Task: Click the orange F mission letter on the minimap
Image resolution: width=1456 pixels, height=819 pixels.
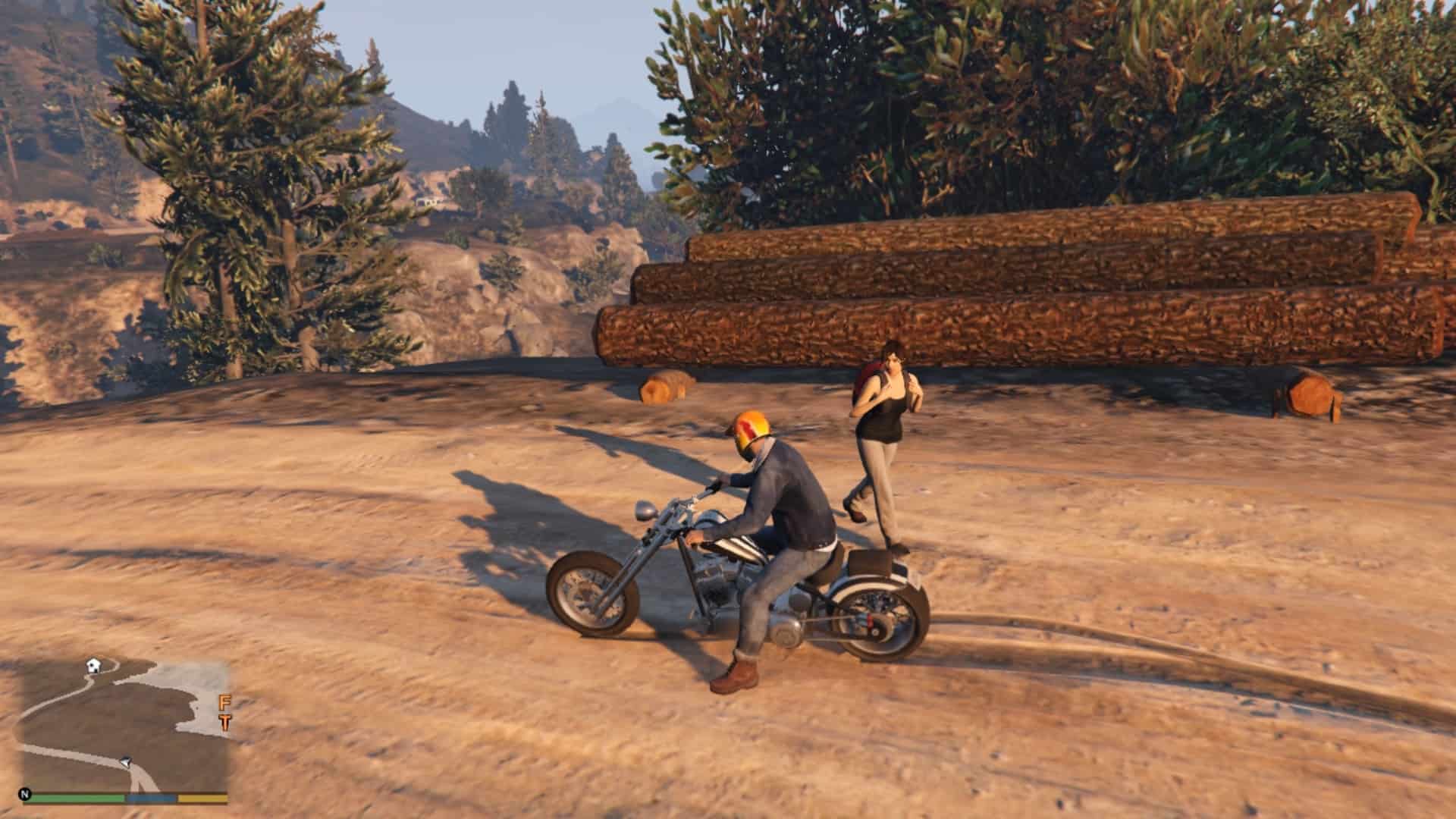Action: (x=224, y=703)
